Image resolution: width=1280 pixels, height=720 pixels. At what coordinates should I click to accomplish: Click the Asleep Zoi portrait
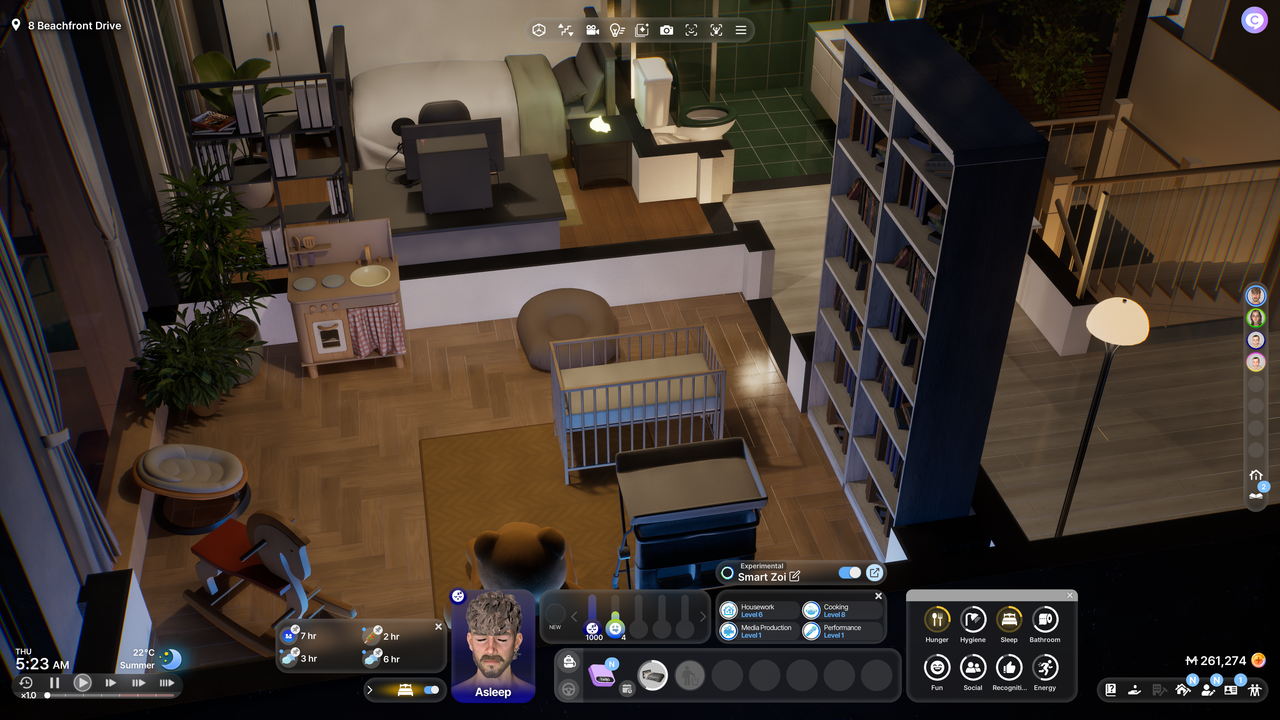493,645
